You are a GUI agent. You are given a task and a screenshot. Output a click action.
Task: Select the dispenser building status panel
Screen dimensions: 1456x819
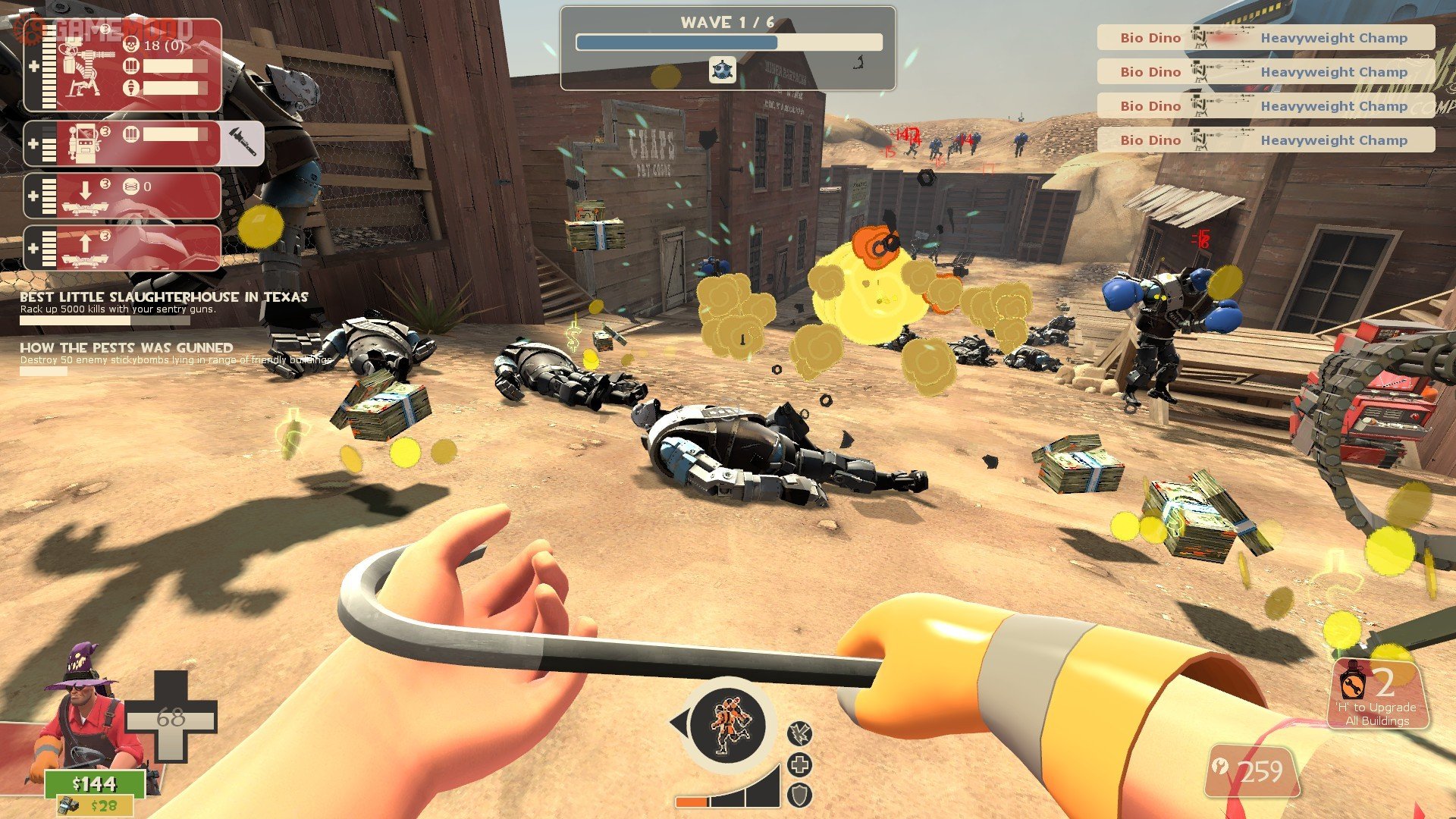pos(123,143)
